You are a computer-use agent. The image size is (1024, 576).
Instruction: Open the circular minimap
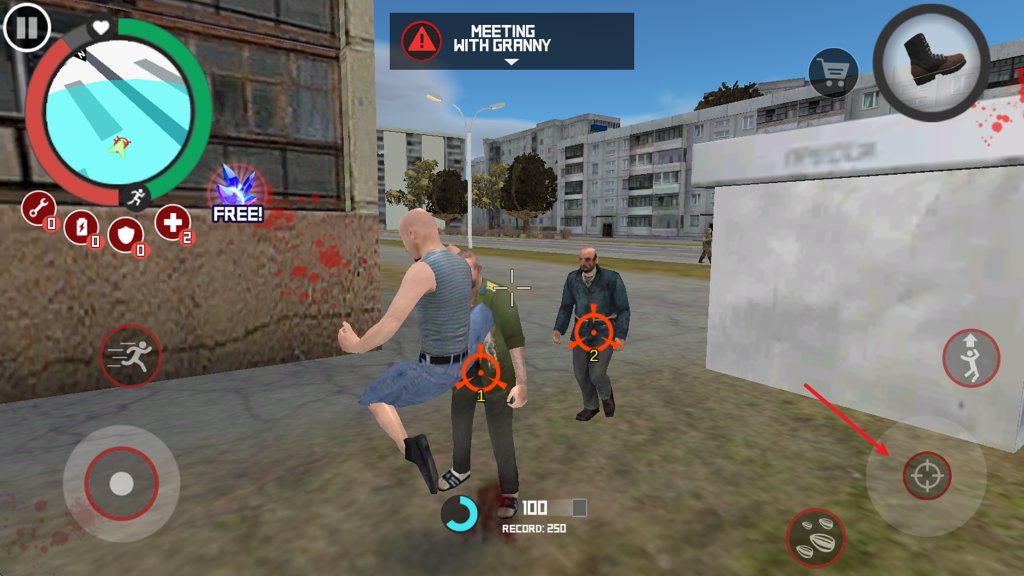[x=119, y=112]
